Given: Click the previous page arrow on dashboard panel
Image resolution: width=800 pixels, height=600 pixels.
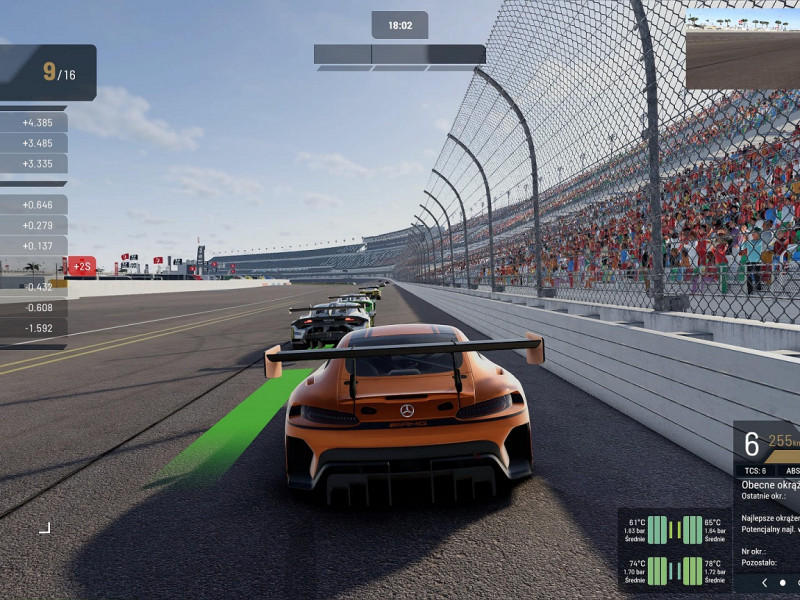Looking at the screenshot, I should point(765,582).
